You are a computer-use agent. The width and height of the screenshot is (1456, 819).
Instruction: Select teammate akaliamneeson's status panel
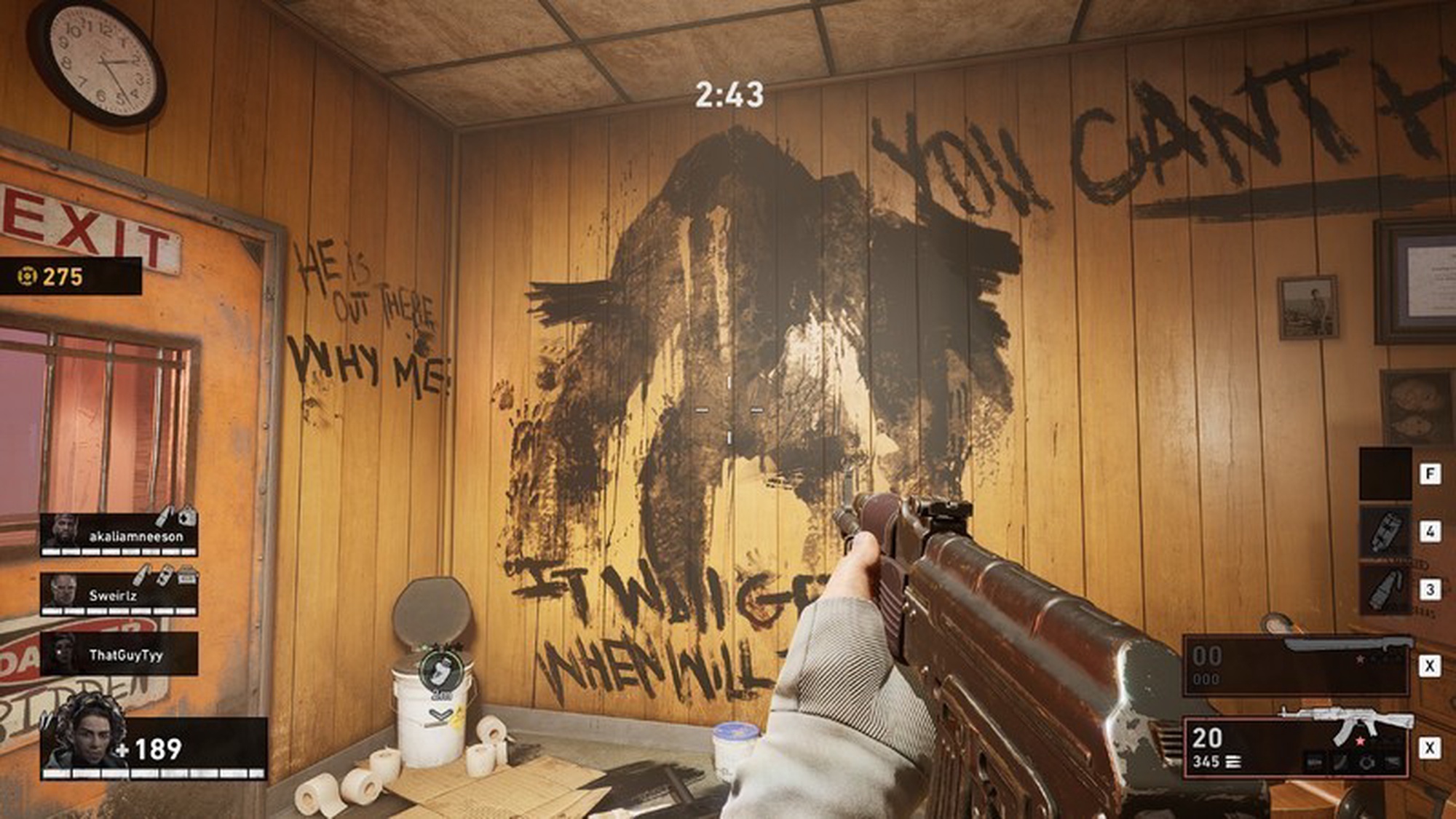(119, 535)
